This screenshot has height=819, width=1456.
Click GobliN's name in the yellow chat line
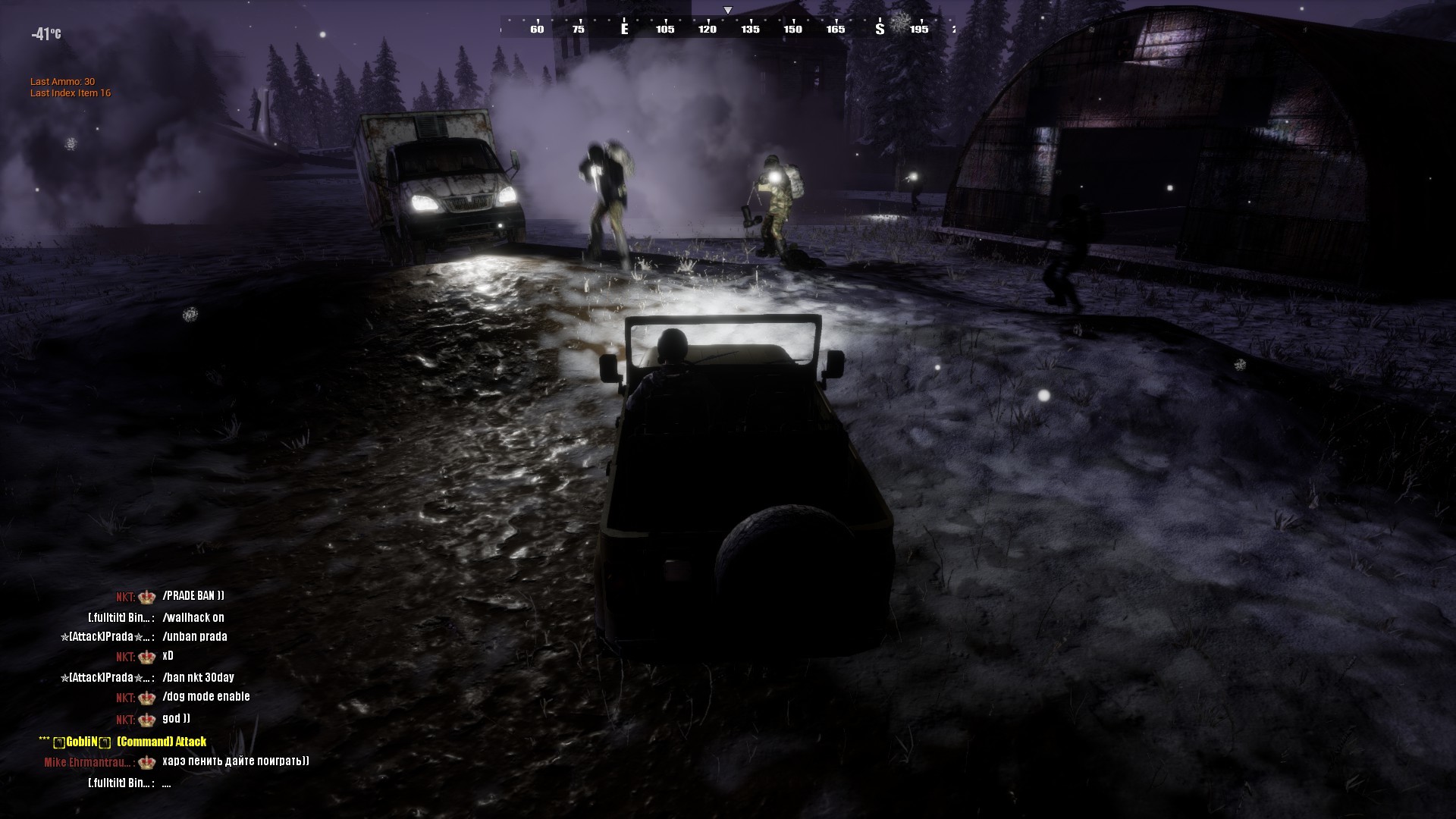click(x=80, y=742)
